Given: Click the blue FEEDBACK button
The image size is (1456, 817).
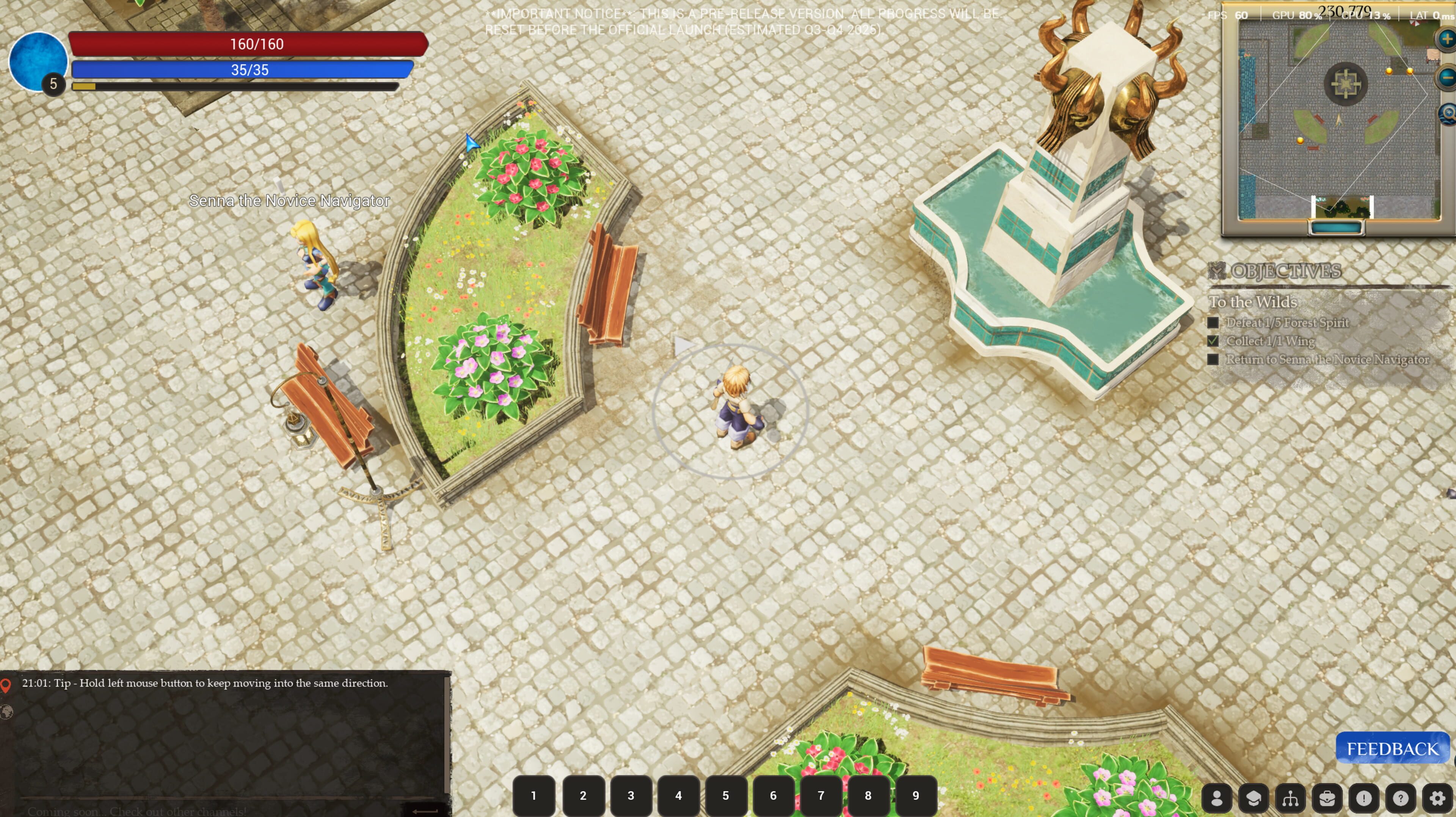Looking at the screenshot, I should (x=1392, y=749).
